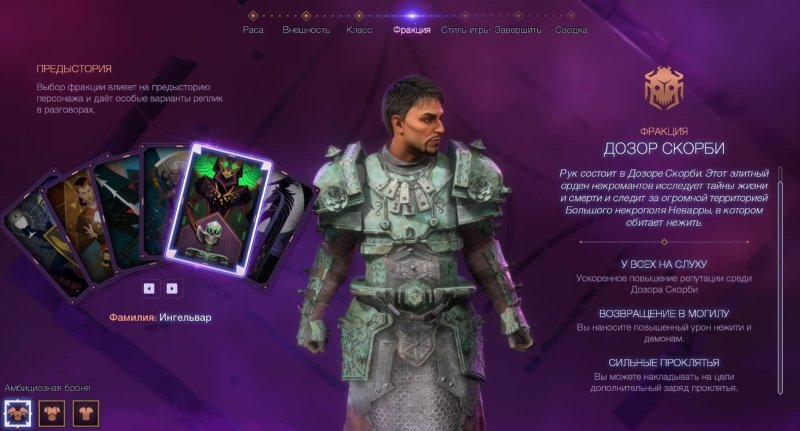The height and width of the screenshot is (431, 800).
Task: Select the Фракция step
Action: click(412, 29)
